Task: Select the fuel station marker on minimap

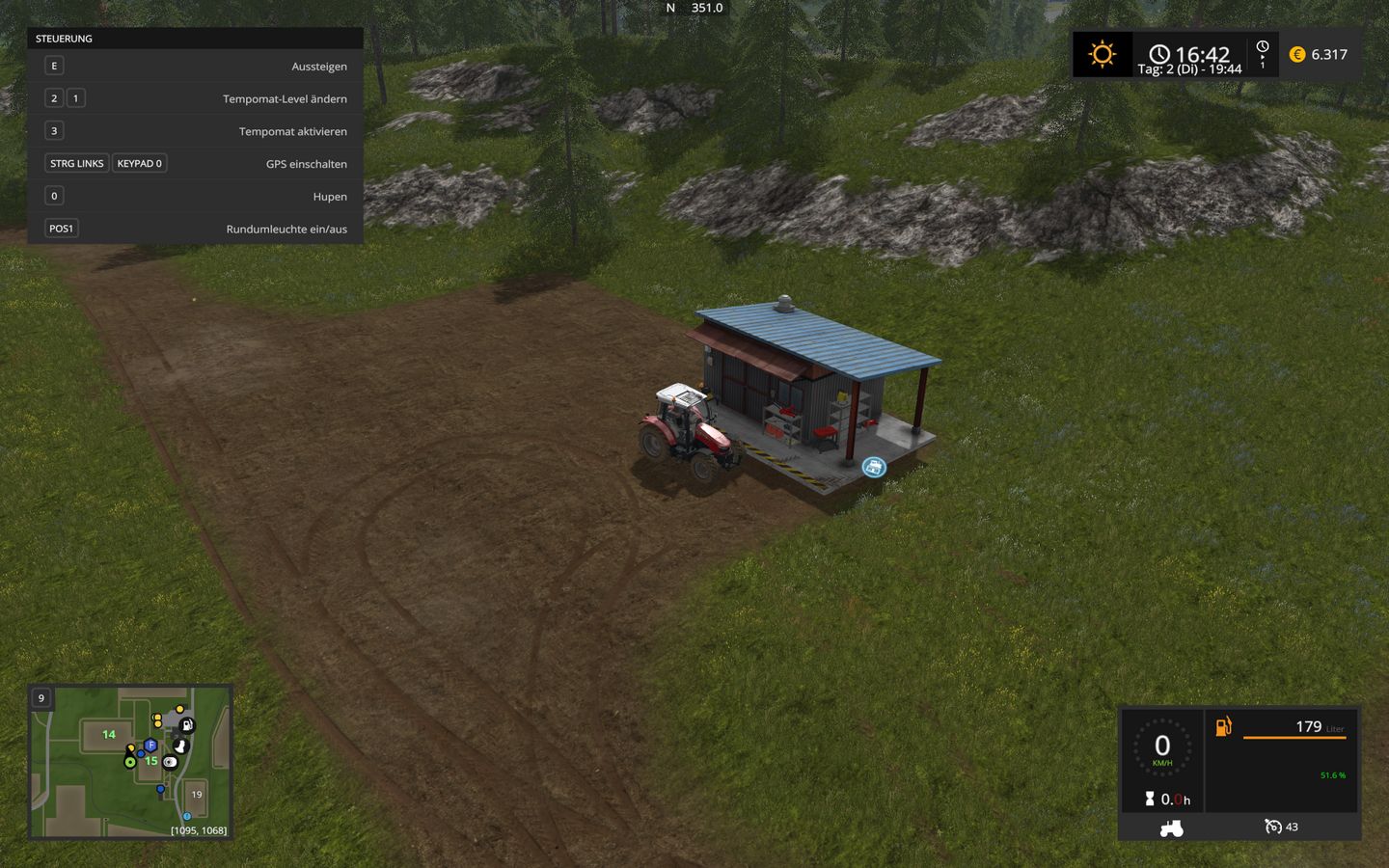Action: coord(187,725)
